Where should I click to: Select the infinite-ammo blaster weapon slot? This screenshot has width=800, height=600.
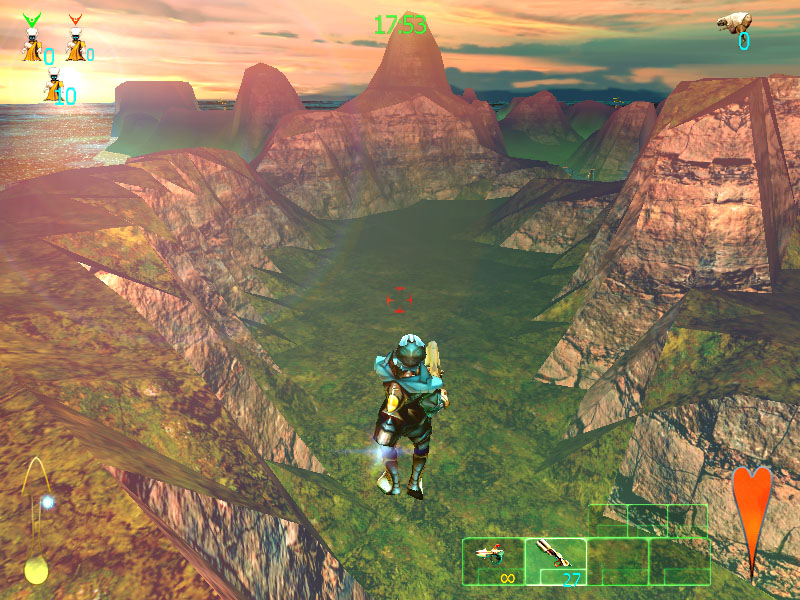click(493, 561)
